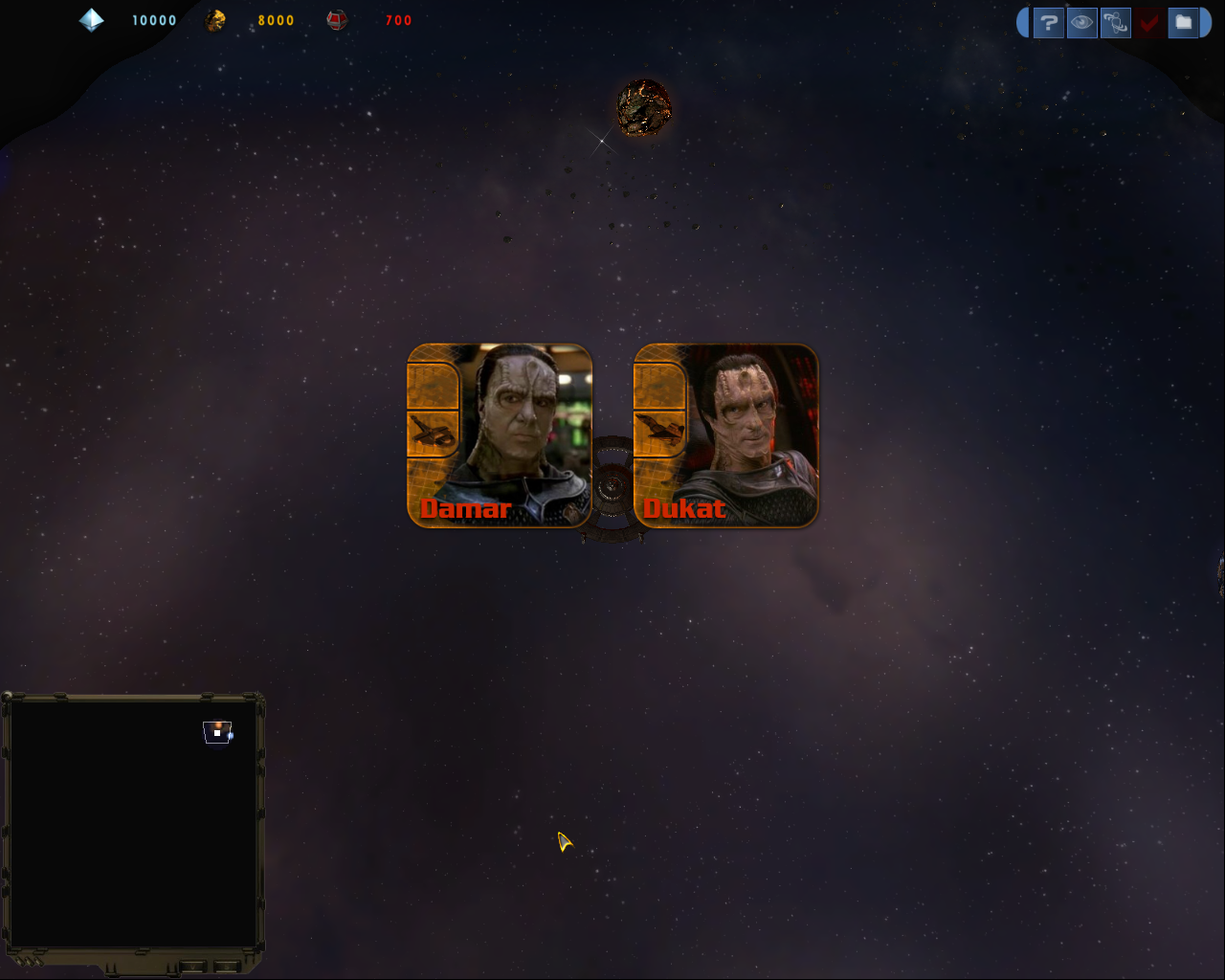1225x980 pixels.
Task: Click the small V button under minimap
Action: [192, 966]
